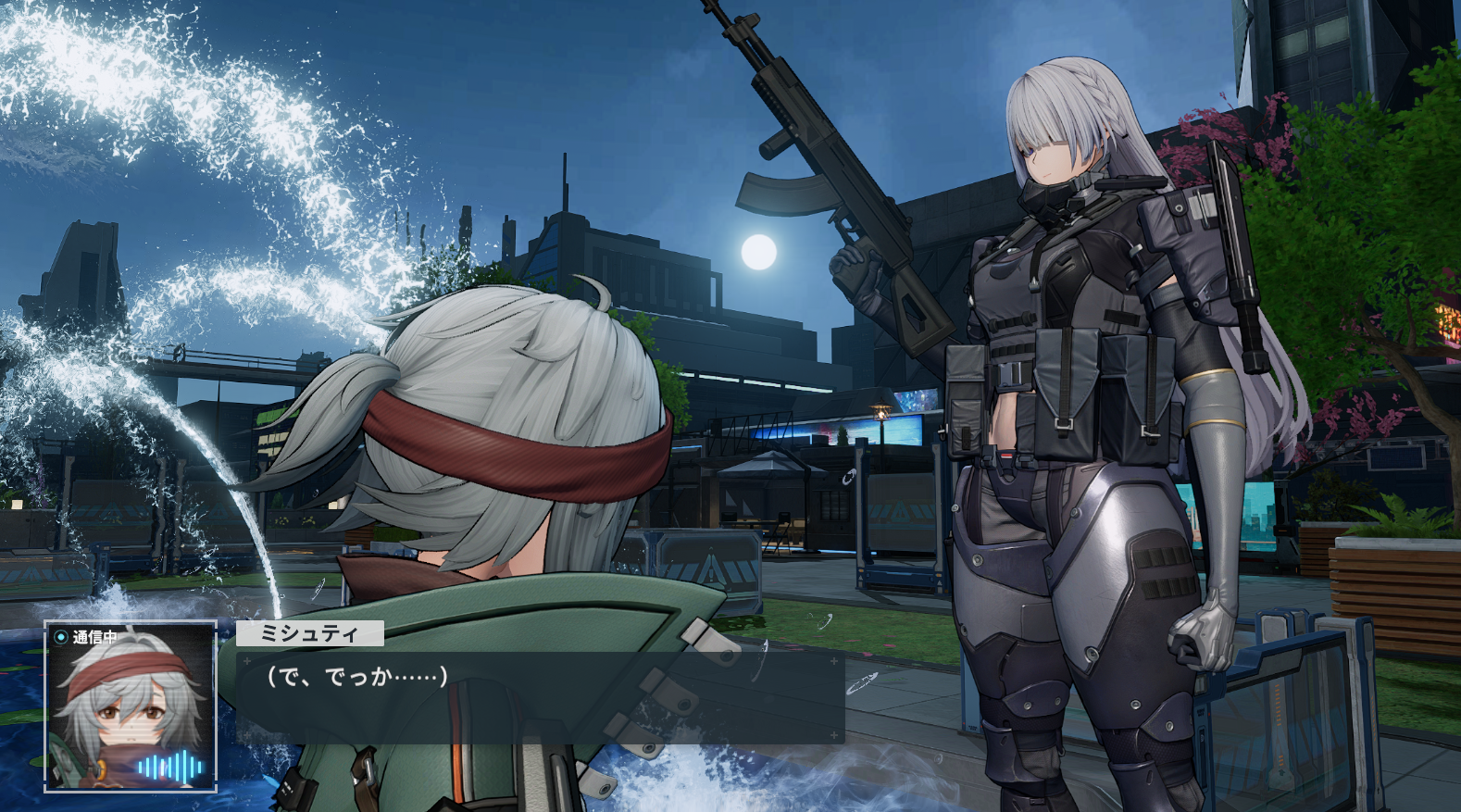
Task: Click the 通信中 speaker portrait
Action: pyautogui.click(x=131, y=707)
